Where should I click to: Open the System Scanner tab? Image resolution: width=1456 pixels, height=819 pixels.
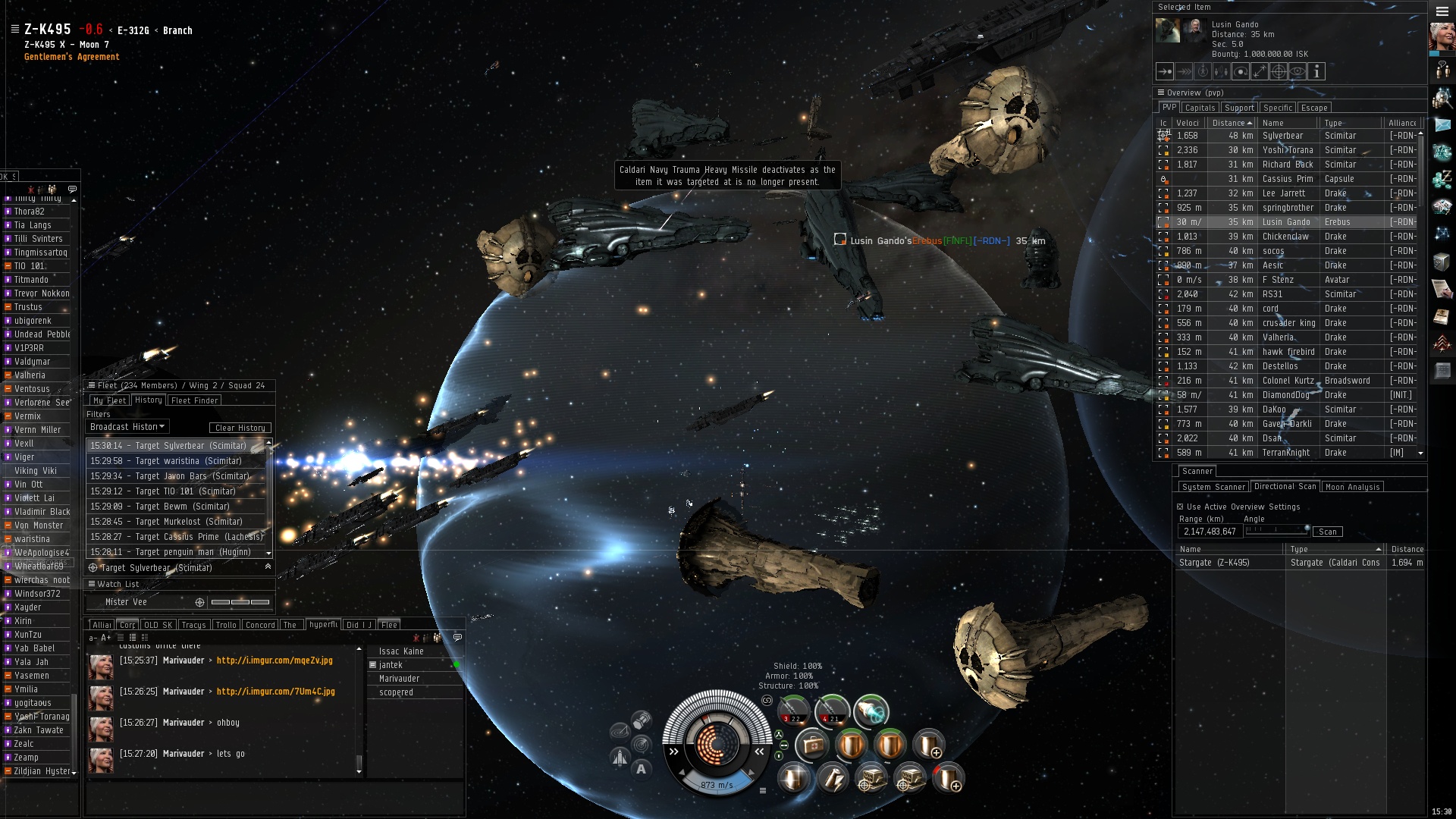(1213, 487)
